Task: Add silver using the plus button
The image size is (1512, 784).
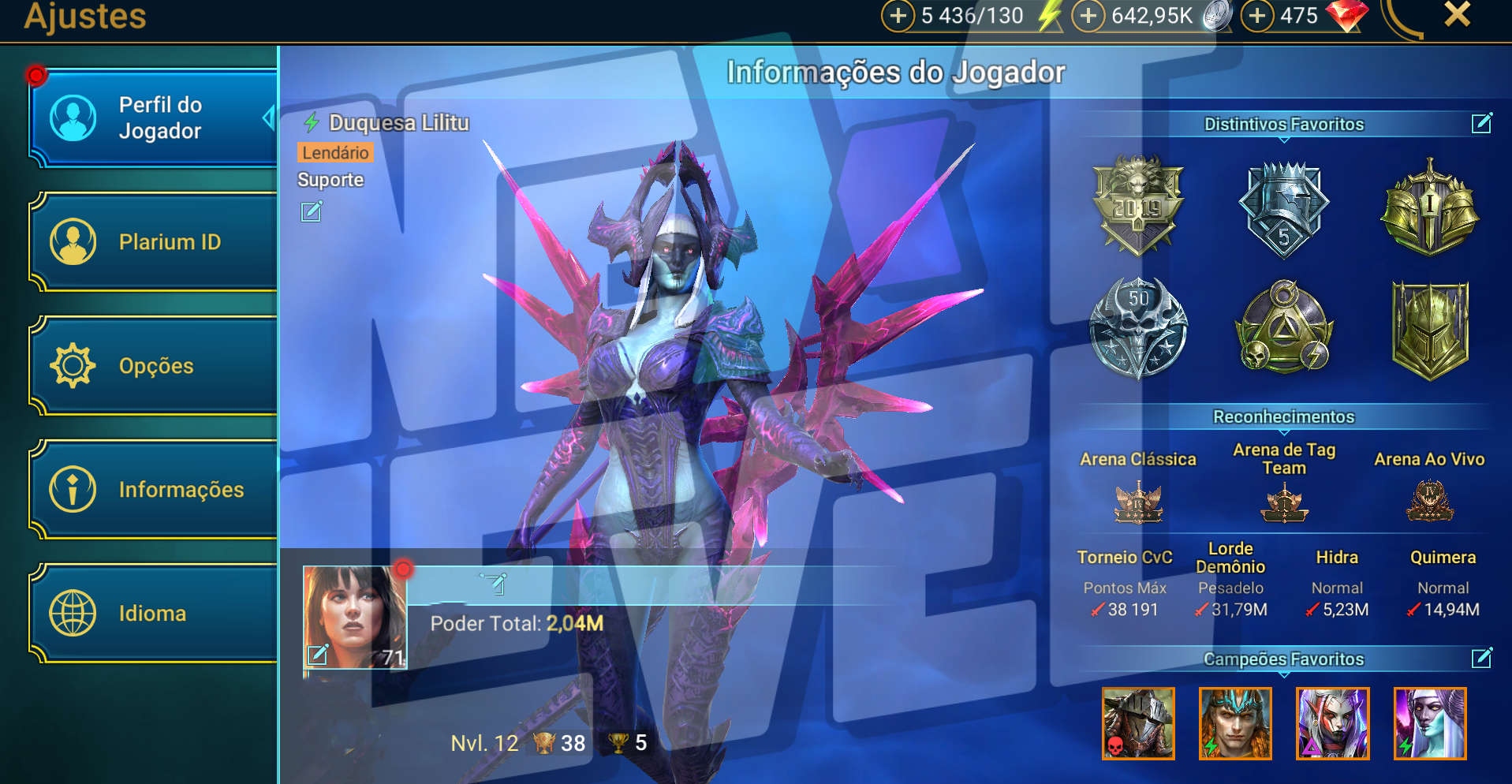Action: coord(1088,16)
